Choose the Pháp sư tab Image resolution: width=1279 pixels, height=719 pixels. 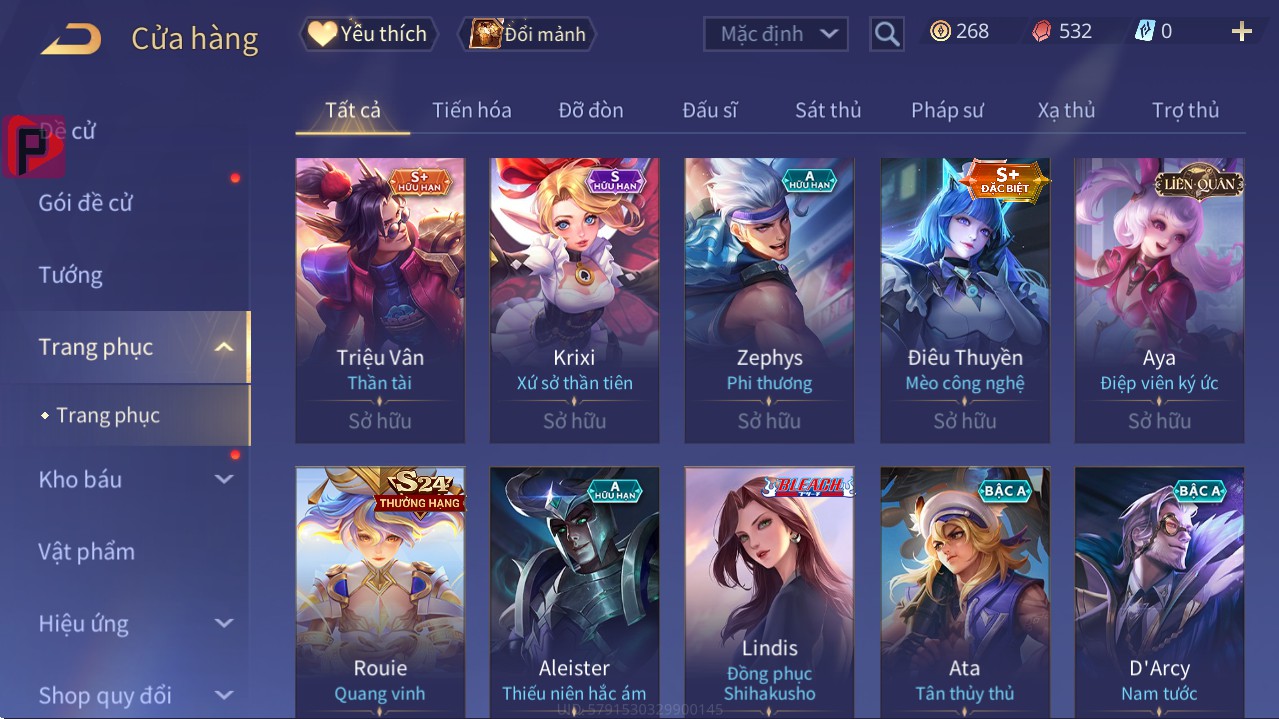(x=947, y=110)
